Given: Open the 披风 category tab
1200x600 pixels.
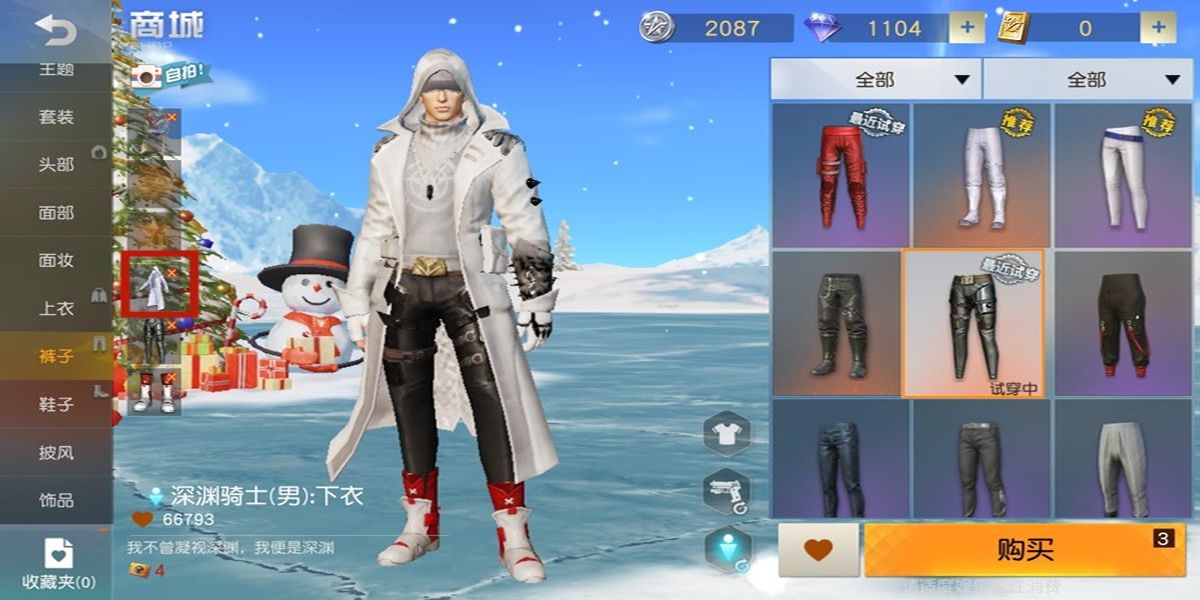Looking at the screenshot, I should (x=56, y=452).
